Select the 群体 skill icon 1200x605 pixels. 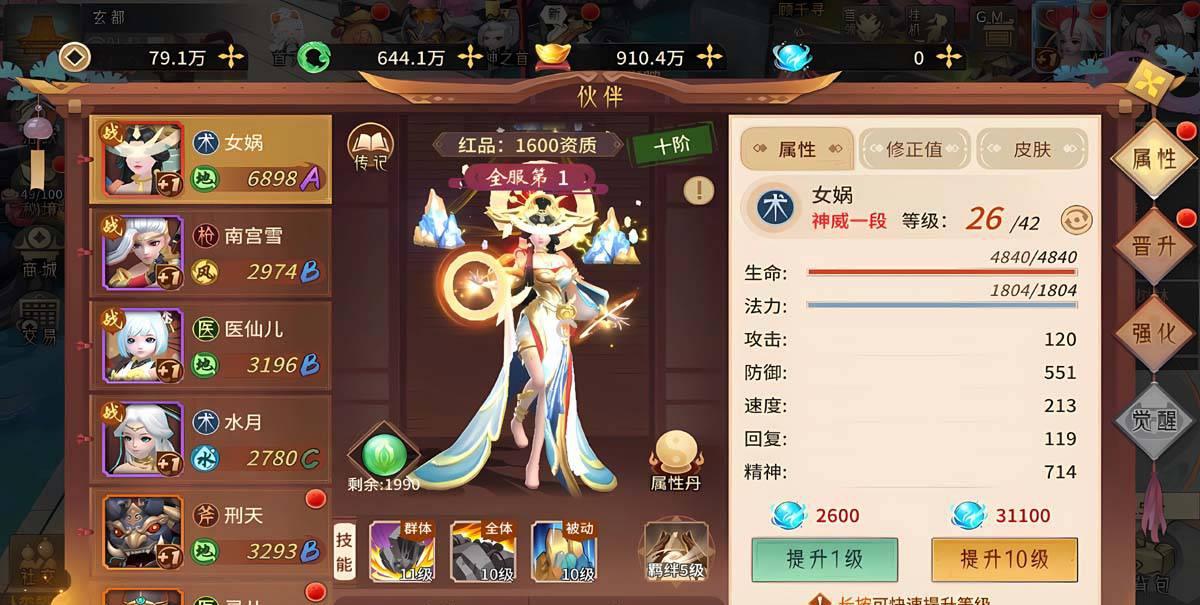pyautogui.click(x=401, y=551)
